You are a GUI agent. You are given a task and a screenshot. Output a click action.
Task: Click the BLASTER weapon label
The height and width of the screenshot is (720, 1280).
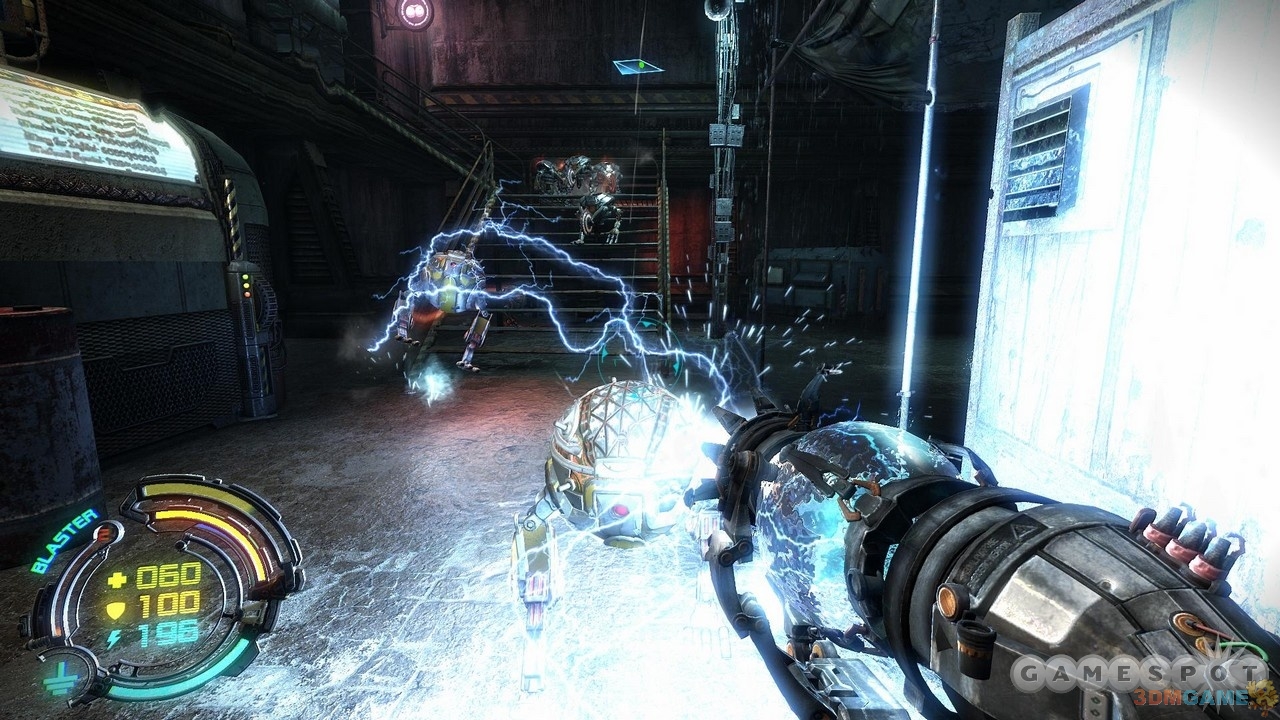62,542
